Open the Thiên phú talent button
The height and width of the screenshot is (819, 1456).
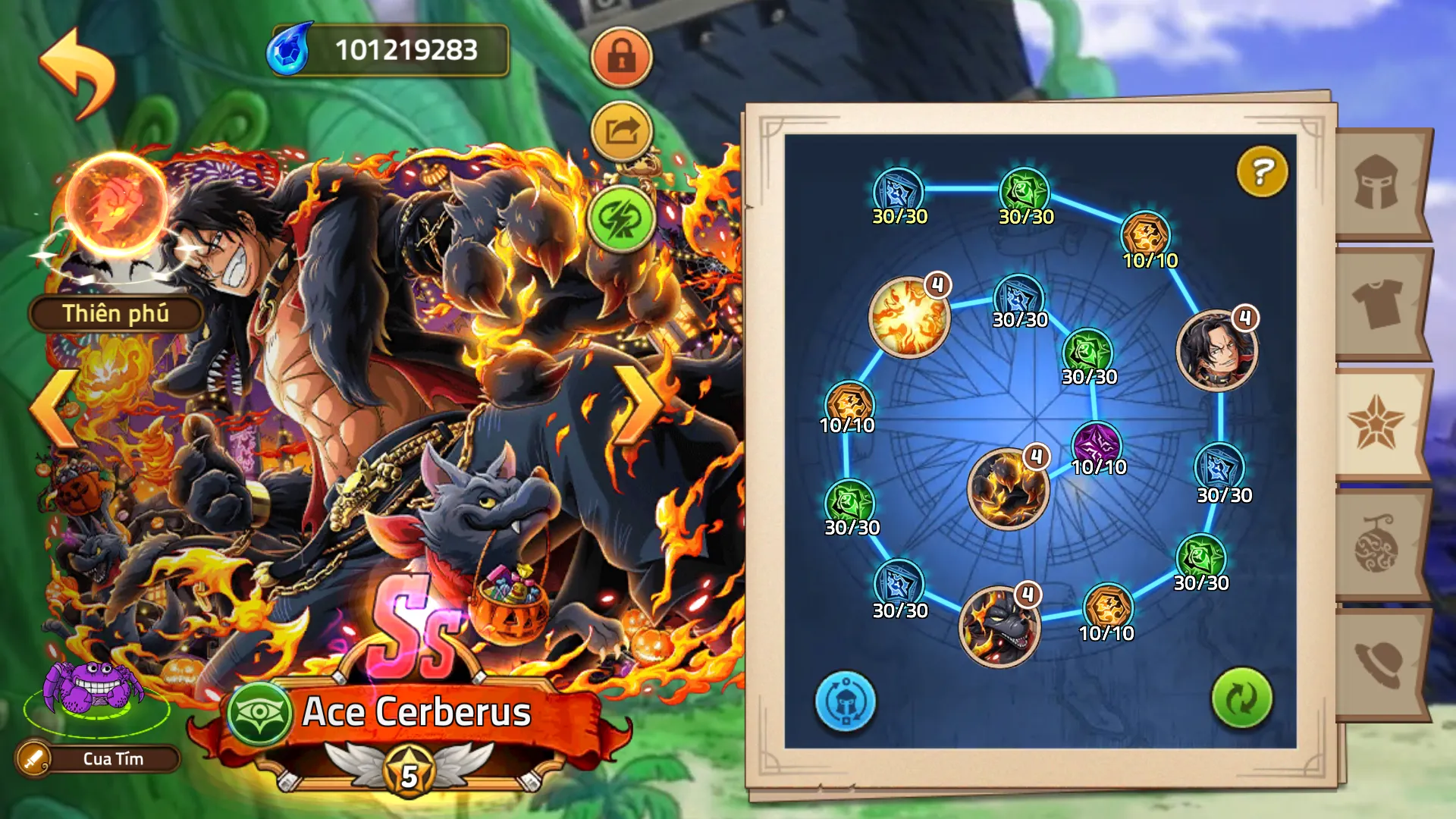point(116,313)
